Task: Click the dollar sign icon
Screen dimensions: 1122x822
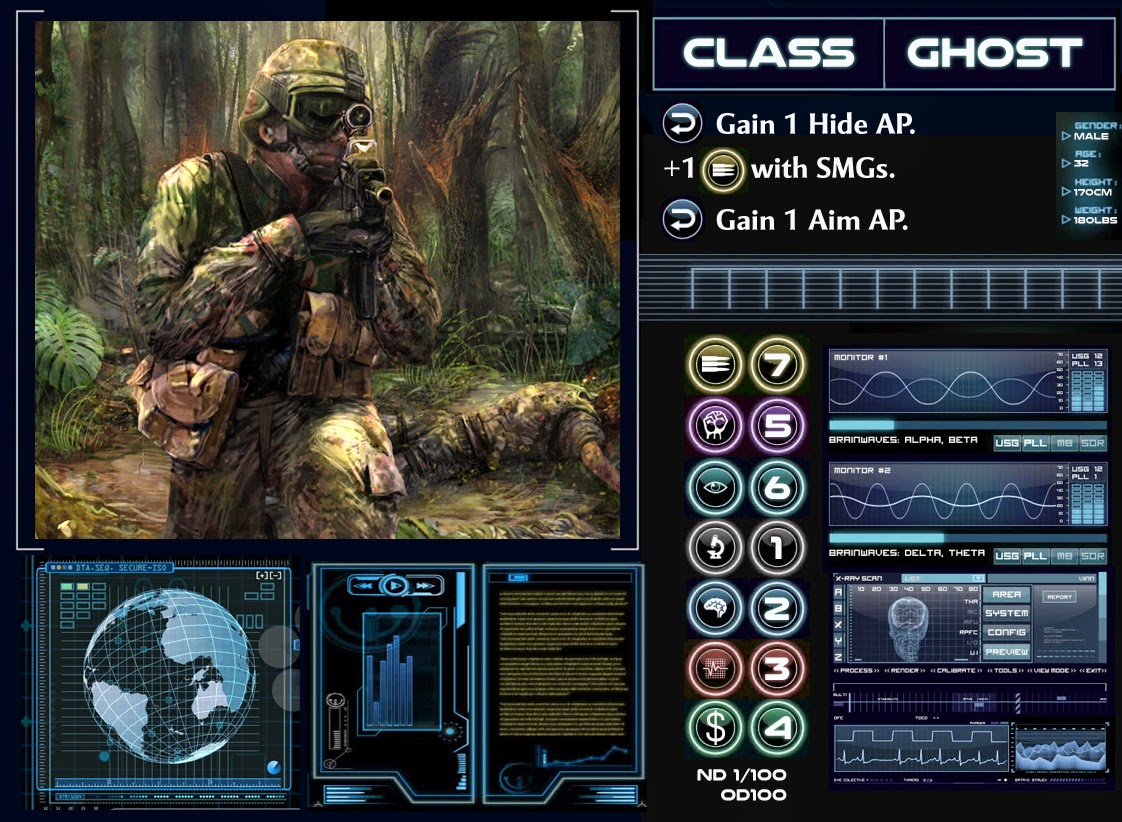Action: click(716, 728)
